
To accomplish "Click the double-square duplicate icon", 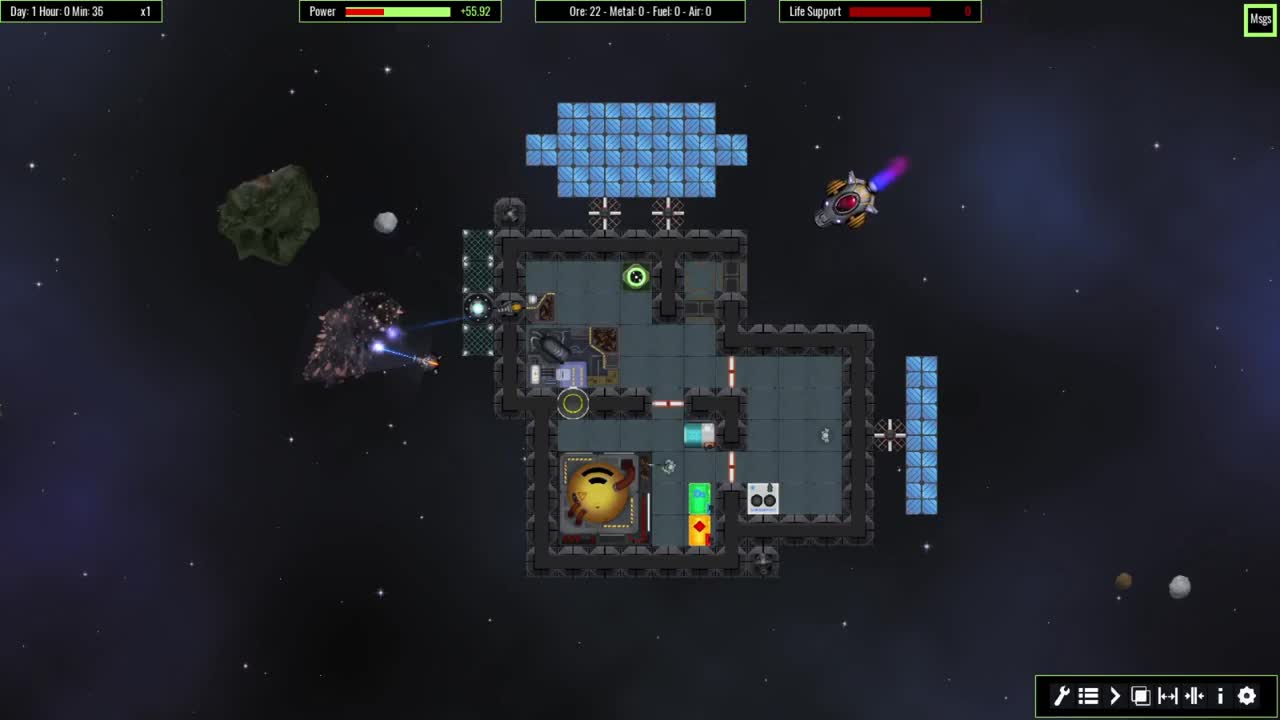I will pos(1141,696).
